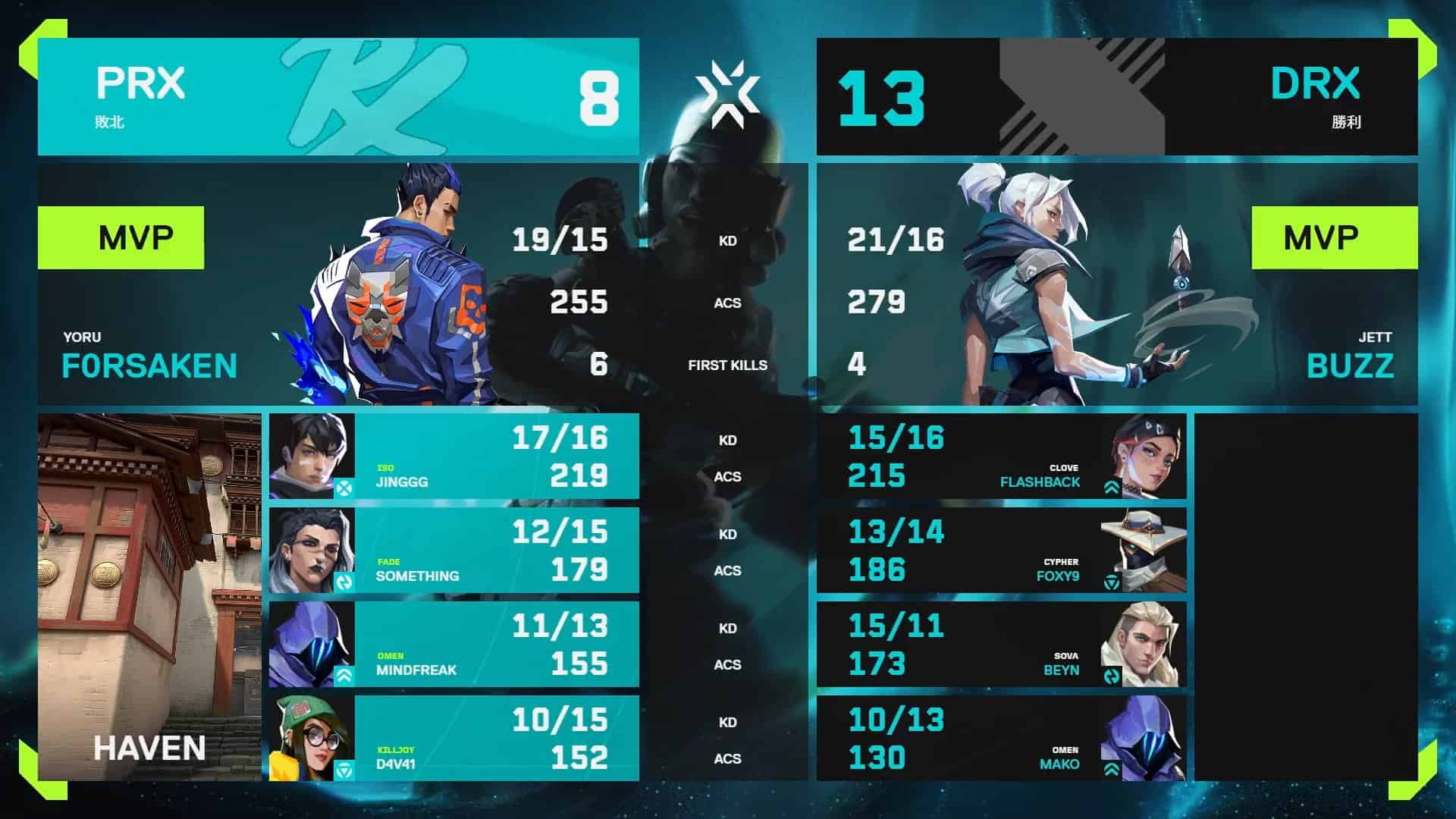Select Forsaken's Yoru MVP name

pos(149,366)
